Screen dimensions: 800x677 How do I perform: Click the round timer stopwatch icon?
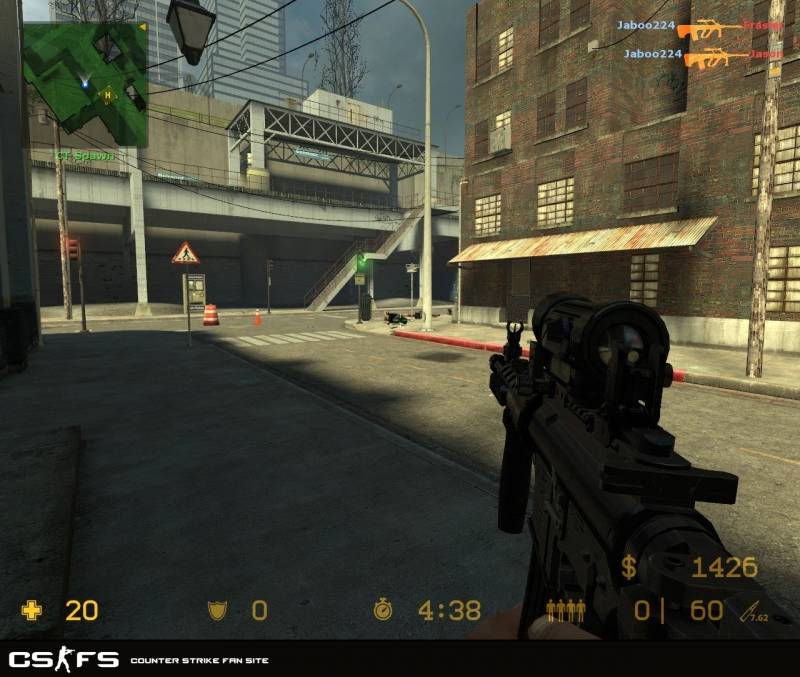pos(382,610)
